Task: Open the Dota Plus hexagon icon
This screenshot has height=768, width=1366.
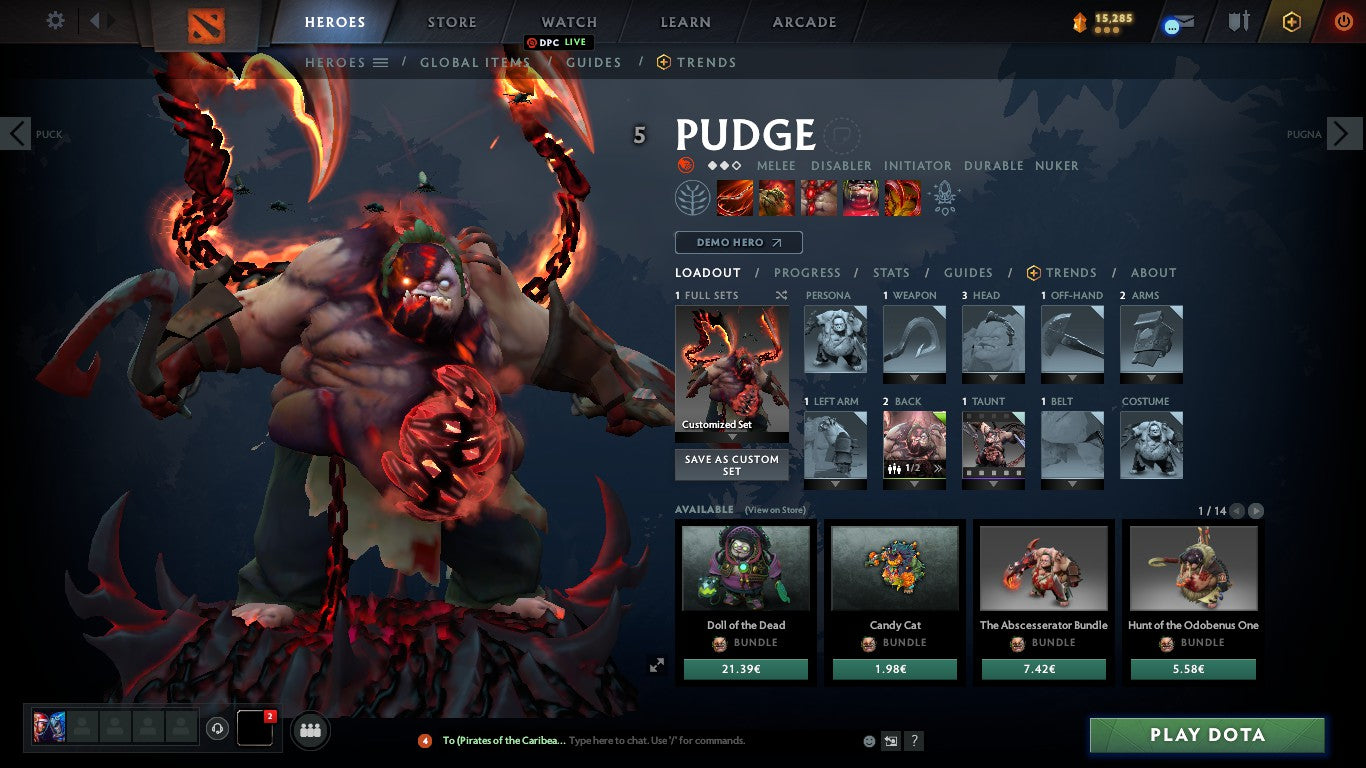Action: point(1292,21)
